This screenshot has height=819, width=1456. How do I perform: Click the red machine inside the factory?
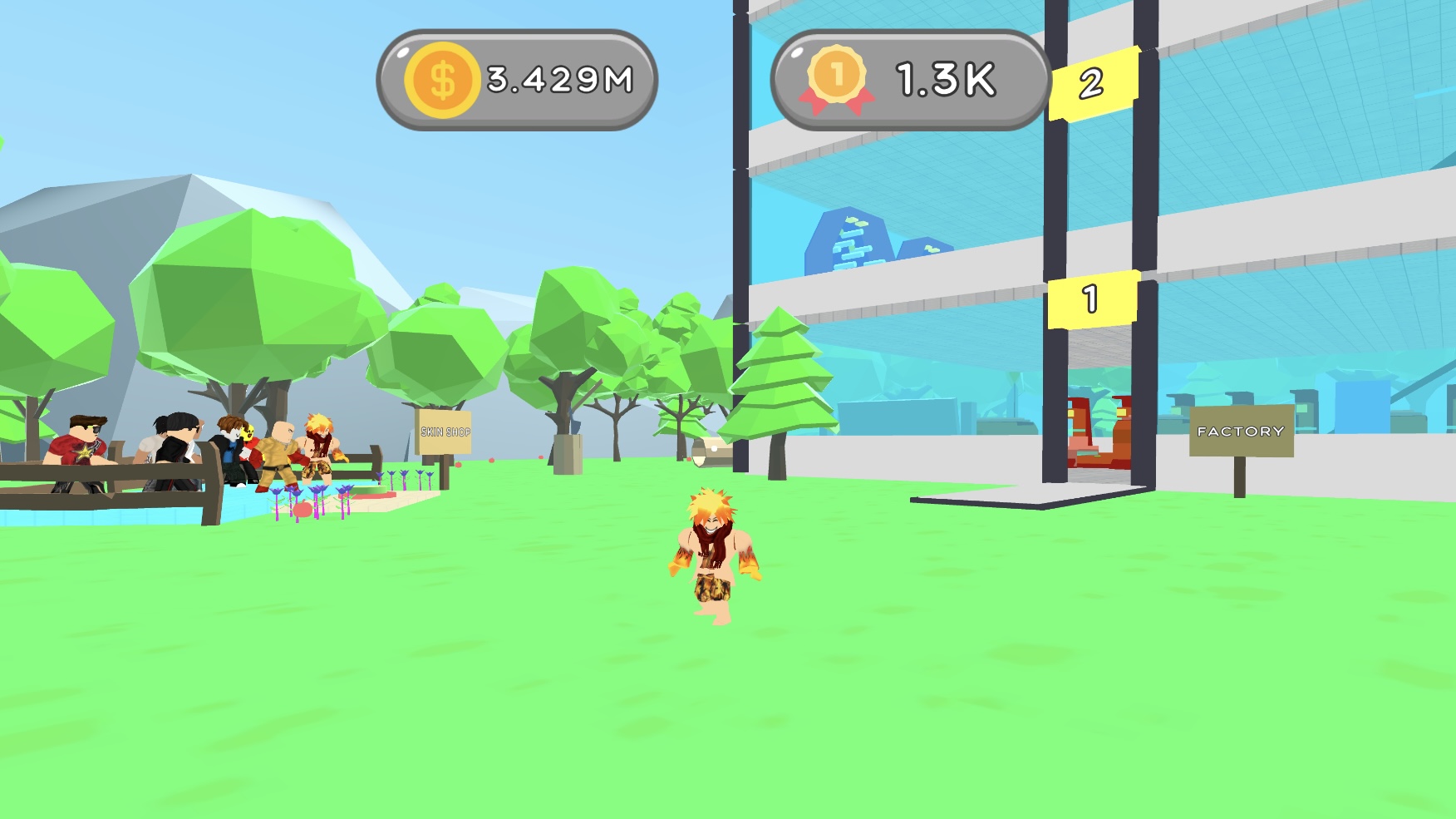click(1097, 432)
